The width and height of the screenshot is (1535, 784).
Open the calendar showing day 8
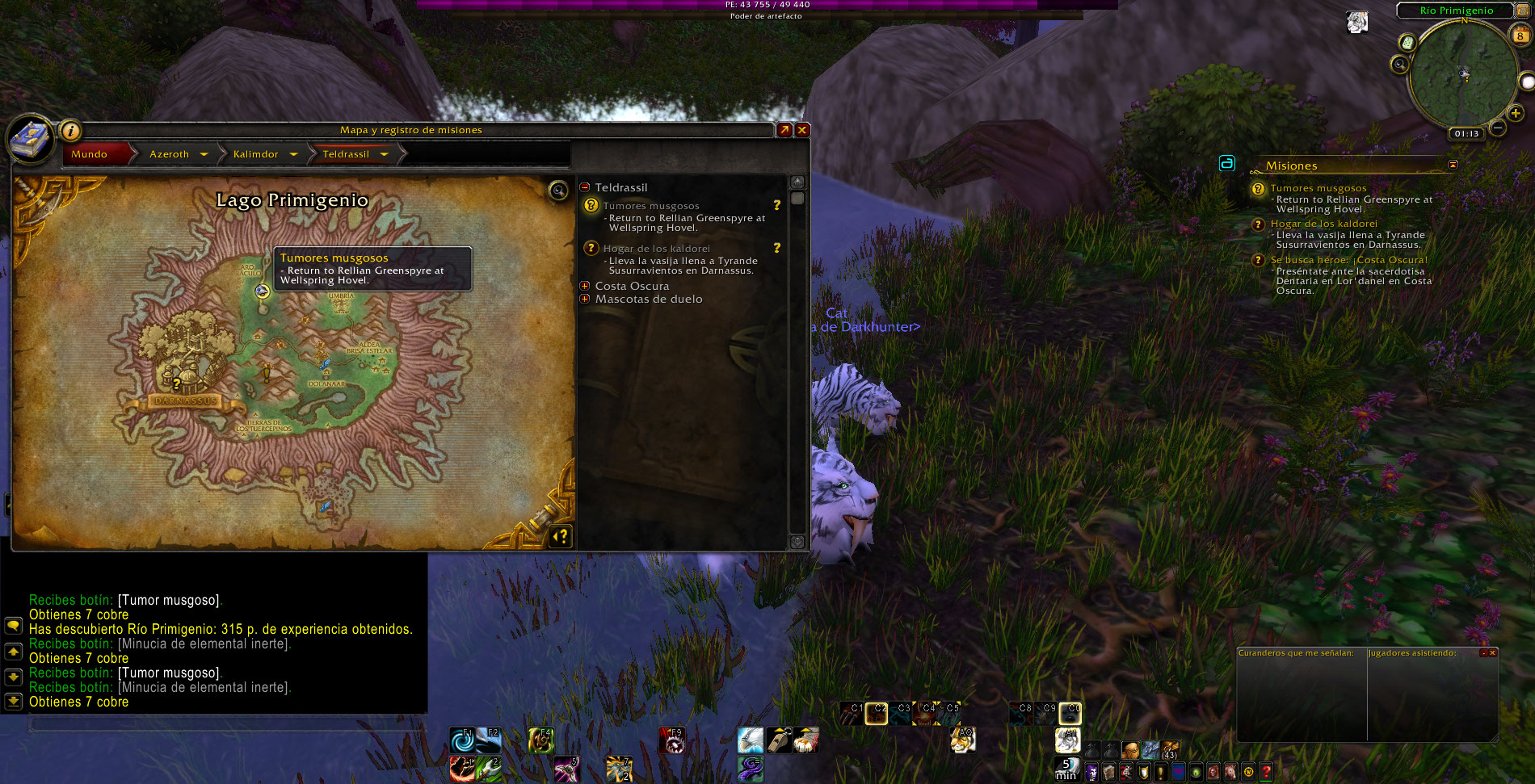[1520, 35]
